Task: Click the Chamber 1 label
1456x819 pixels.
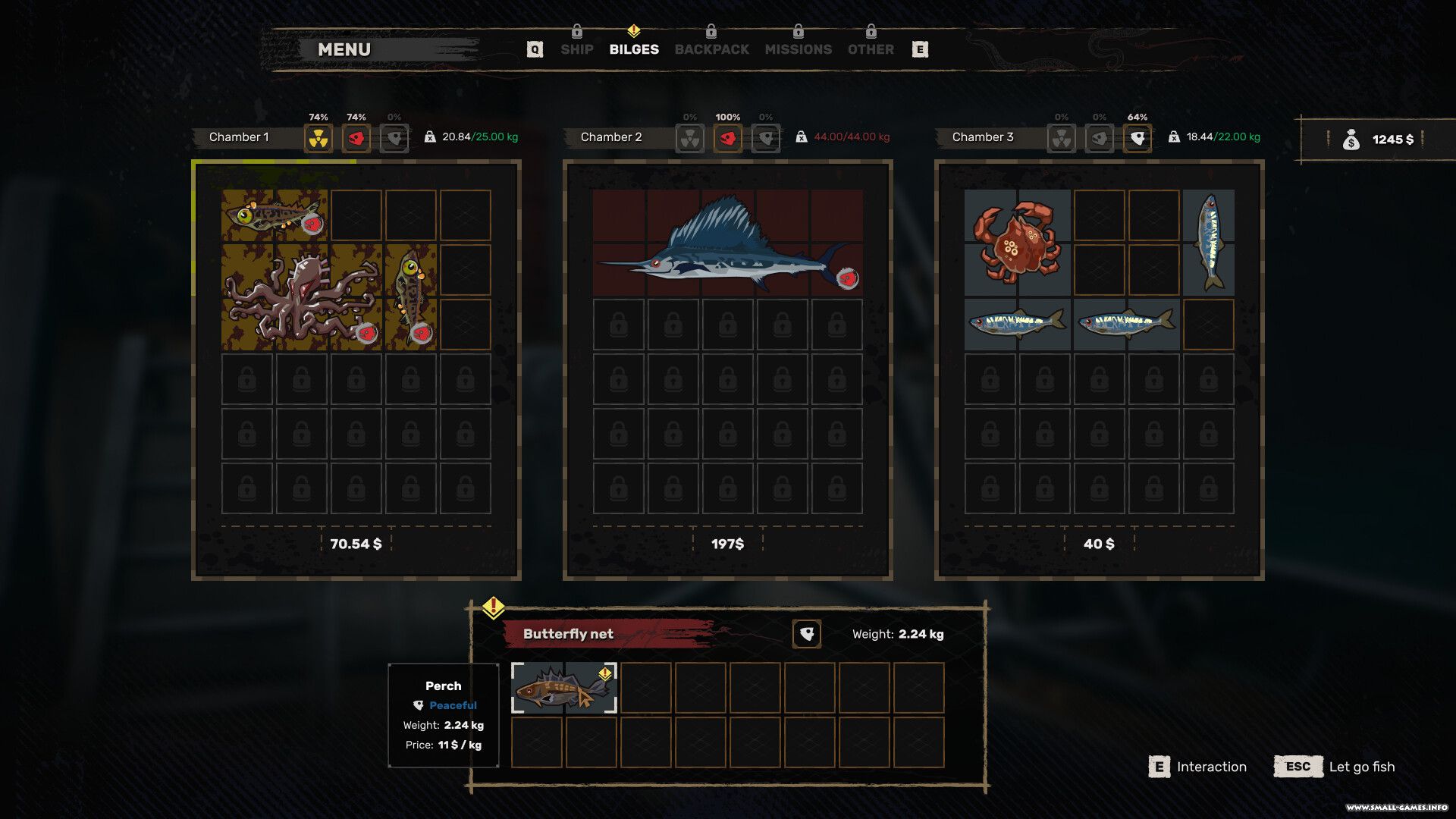Action: pyautogui.click(x=239, y=137)
